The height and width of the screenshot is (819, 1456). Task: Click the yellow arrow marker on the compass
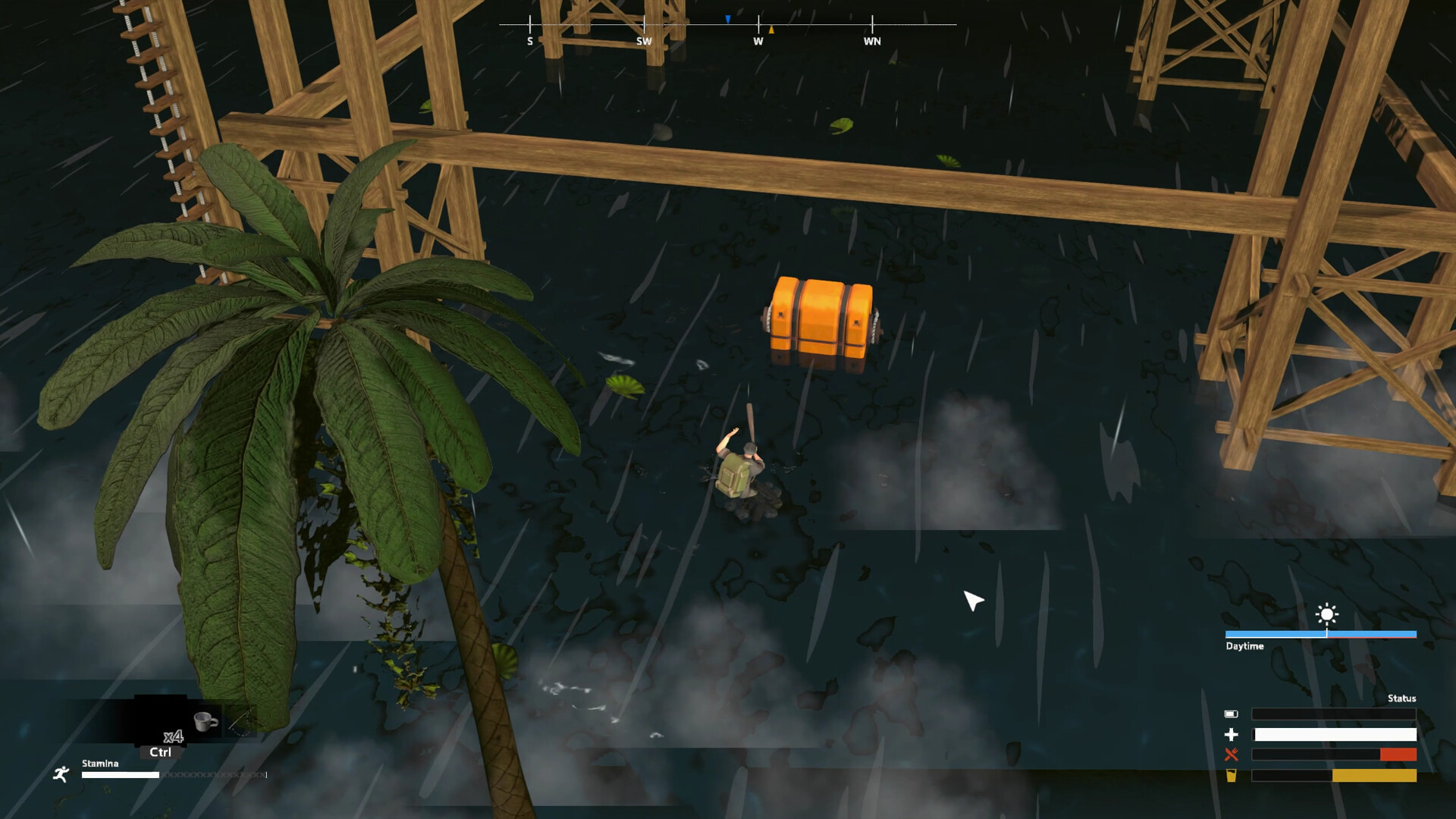pyautogui.click(x=771, y=30)
